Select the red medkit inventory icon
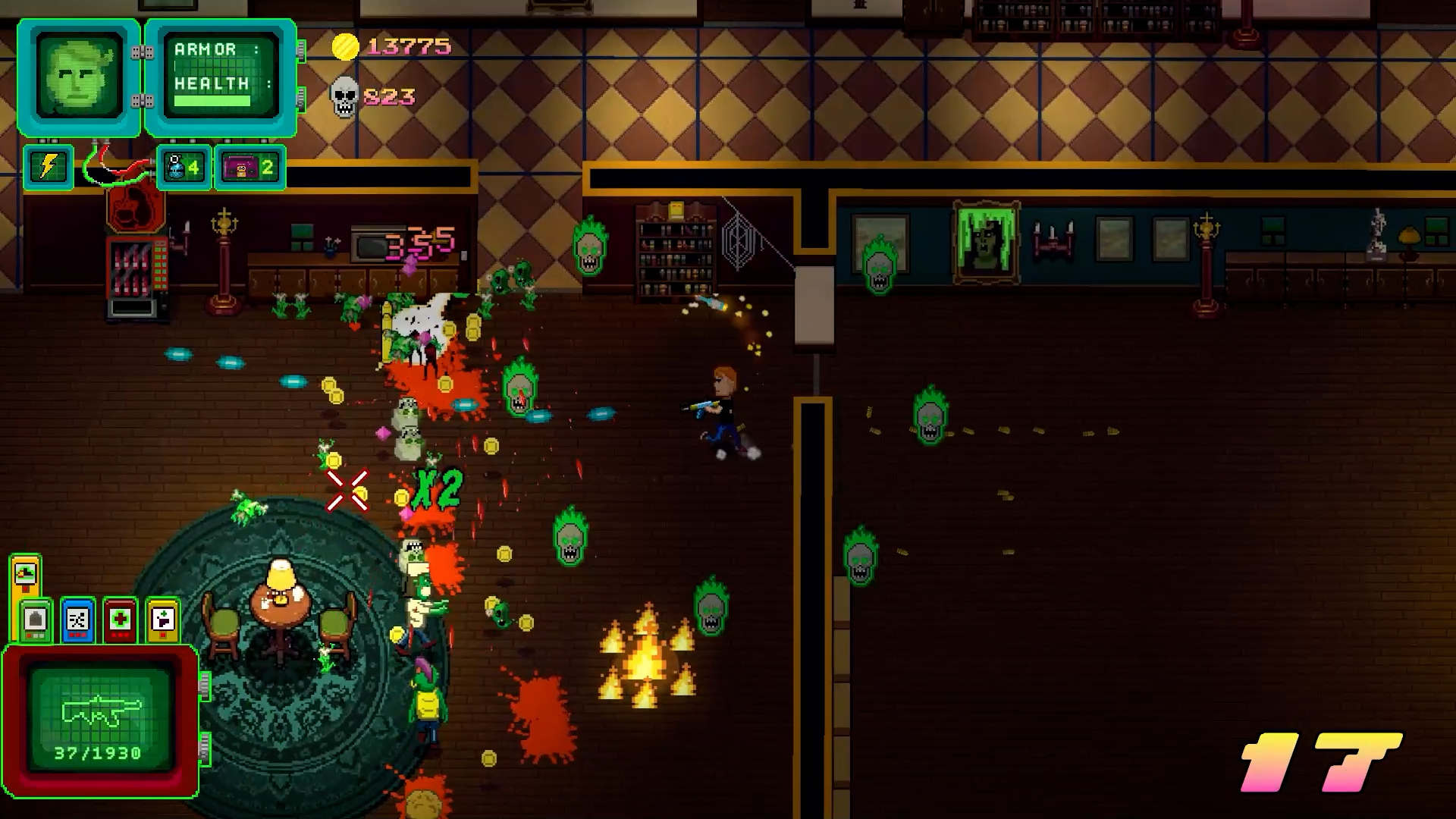Image resolution: width=1456 pixels, height=819 pixels. tap(120, 620)
